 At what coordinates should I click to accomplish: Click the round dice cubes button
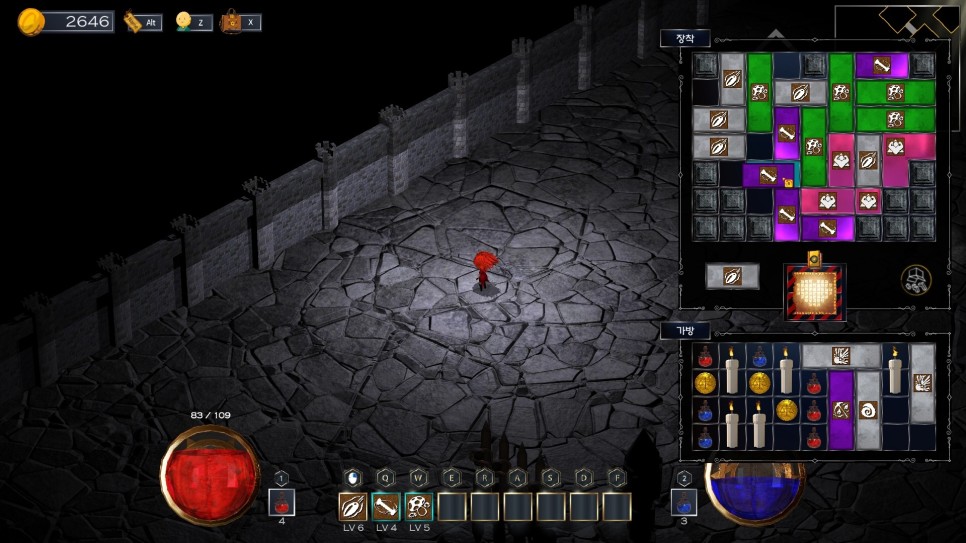pyautogui.click(x=915, y=280)
